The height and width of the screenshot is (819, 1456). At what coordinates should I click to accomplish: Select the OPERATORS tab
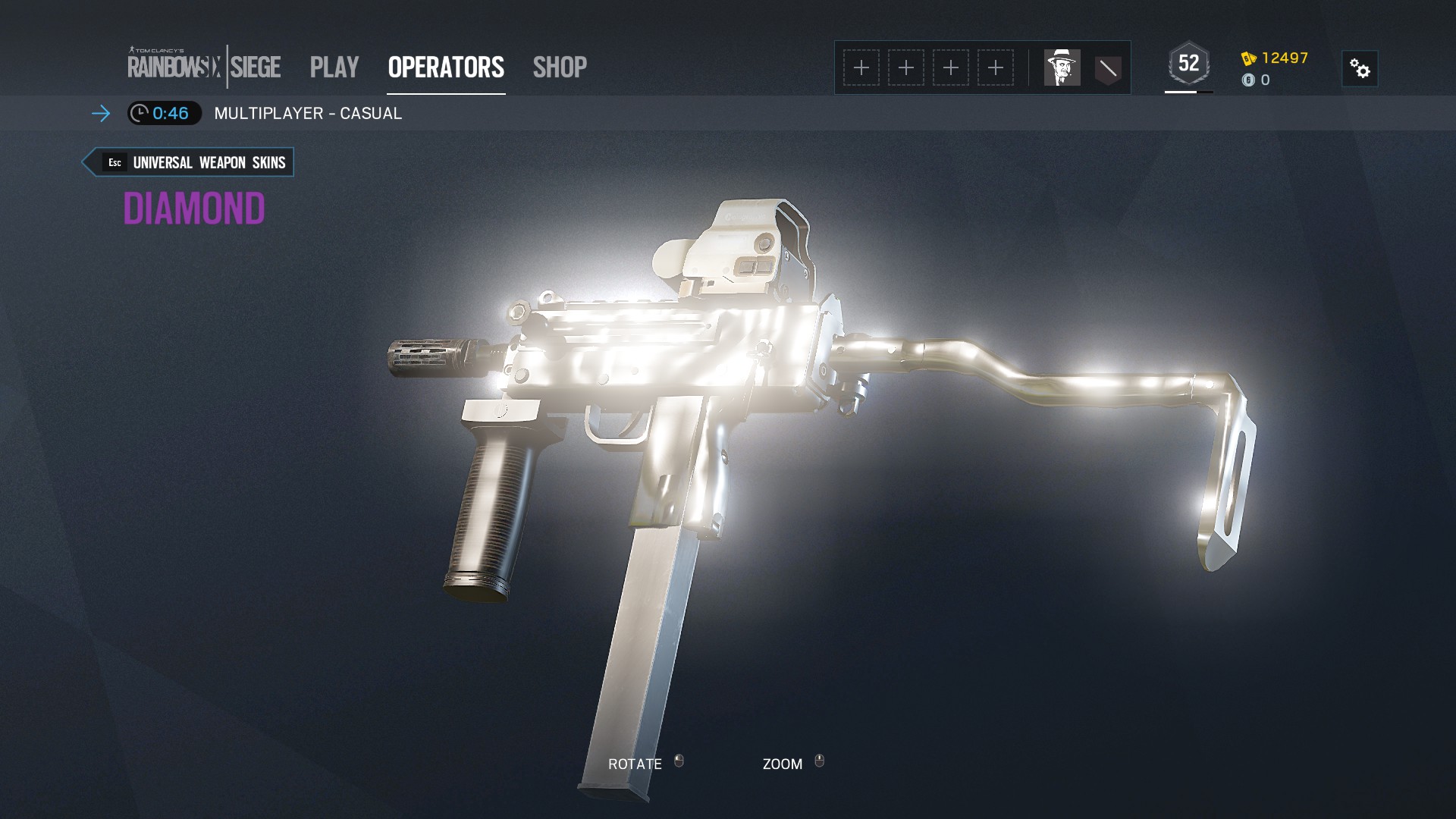(x=445, y=67)
